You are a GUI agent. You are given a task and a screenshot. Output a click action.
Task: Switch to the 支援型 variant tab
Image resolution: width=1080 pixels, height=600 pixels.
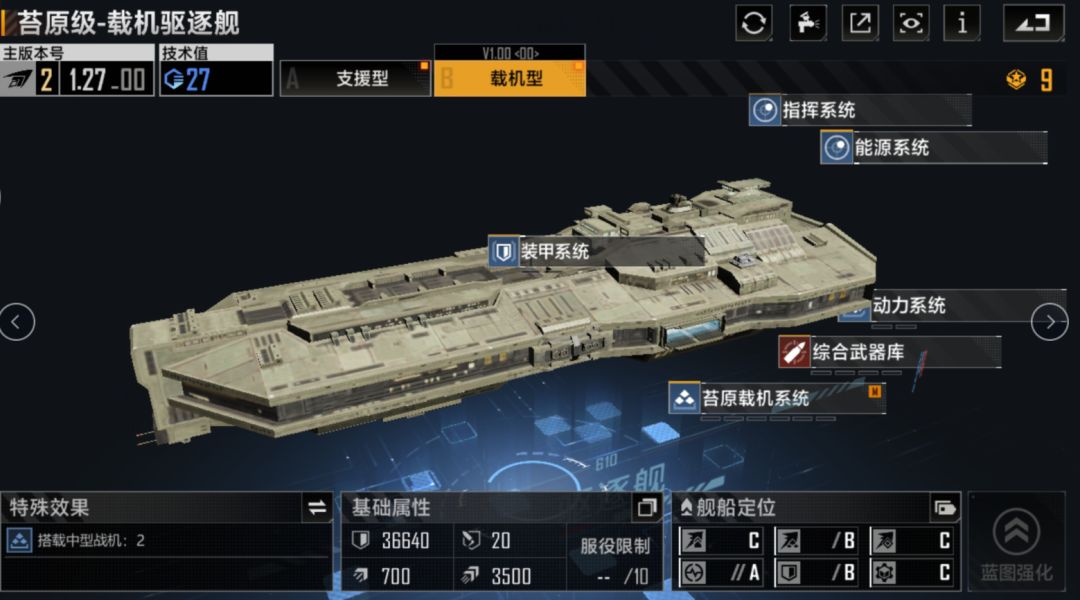tap(356, 78)
